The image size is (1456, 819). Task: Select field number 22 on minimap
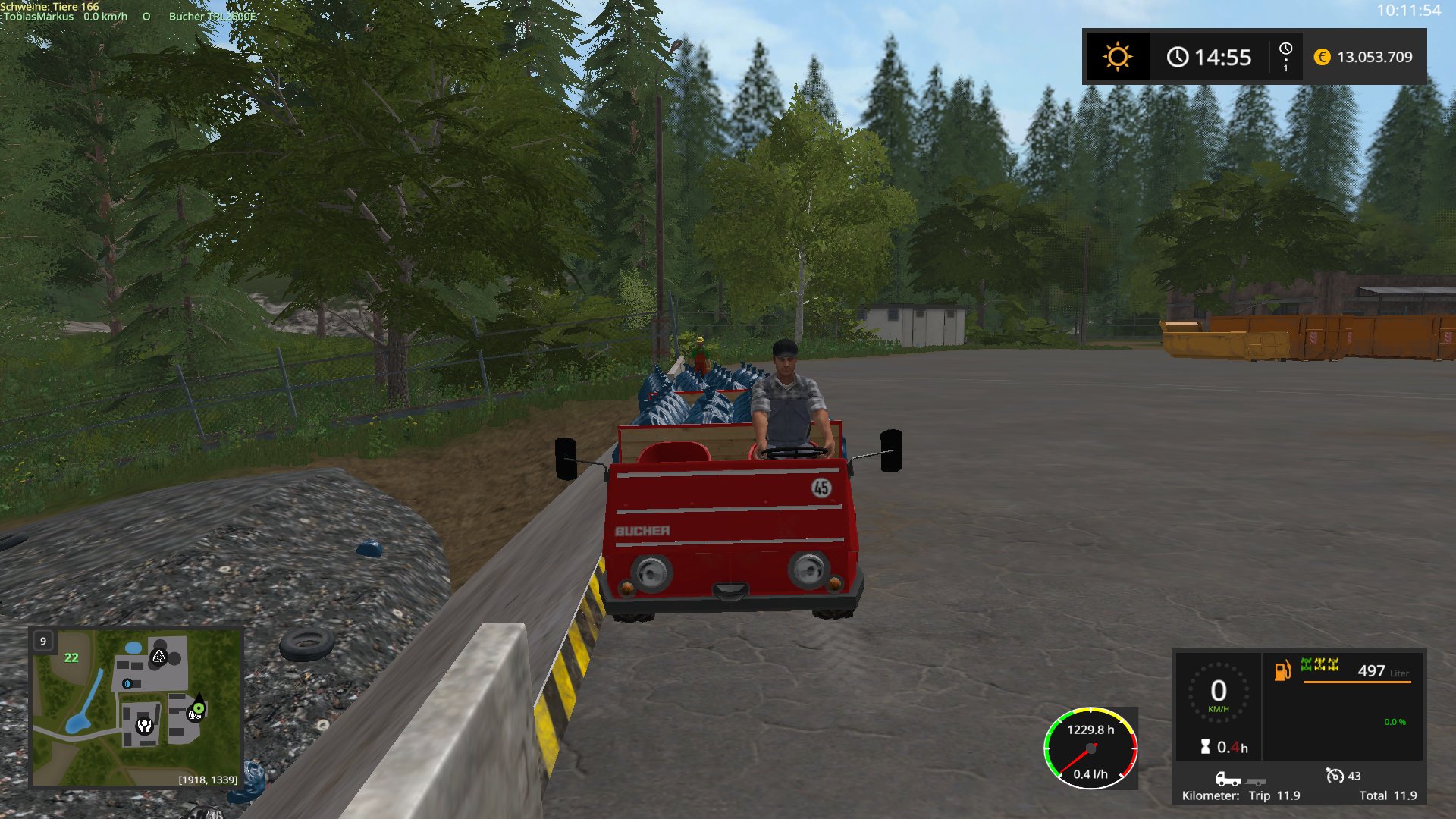(71, 657)
